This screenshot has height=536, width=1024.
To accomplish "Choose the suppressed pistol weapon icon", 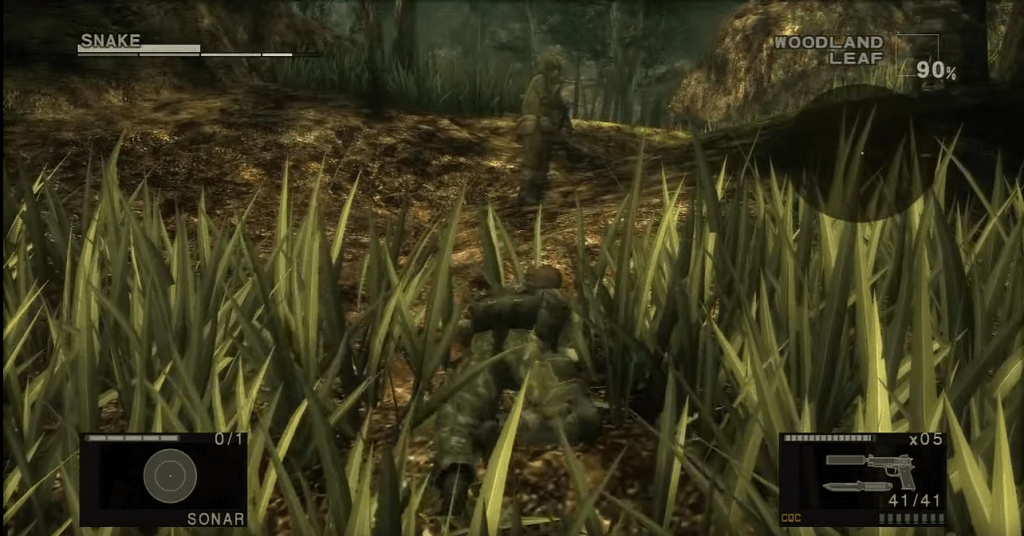I will click(x=872, y=465).
